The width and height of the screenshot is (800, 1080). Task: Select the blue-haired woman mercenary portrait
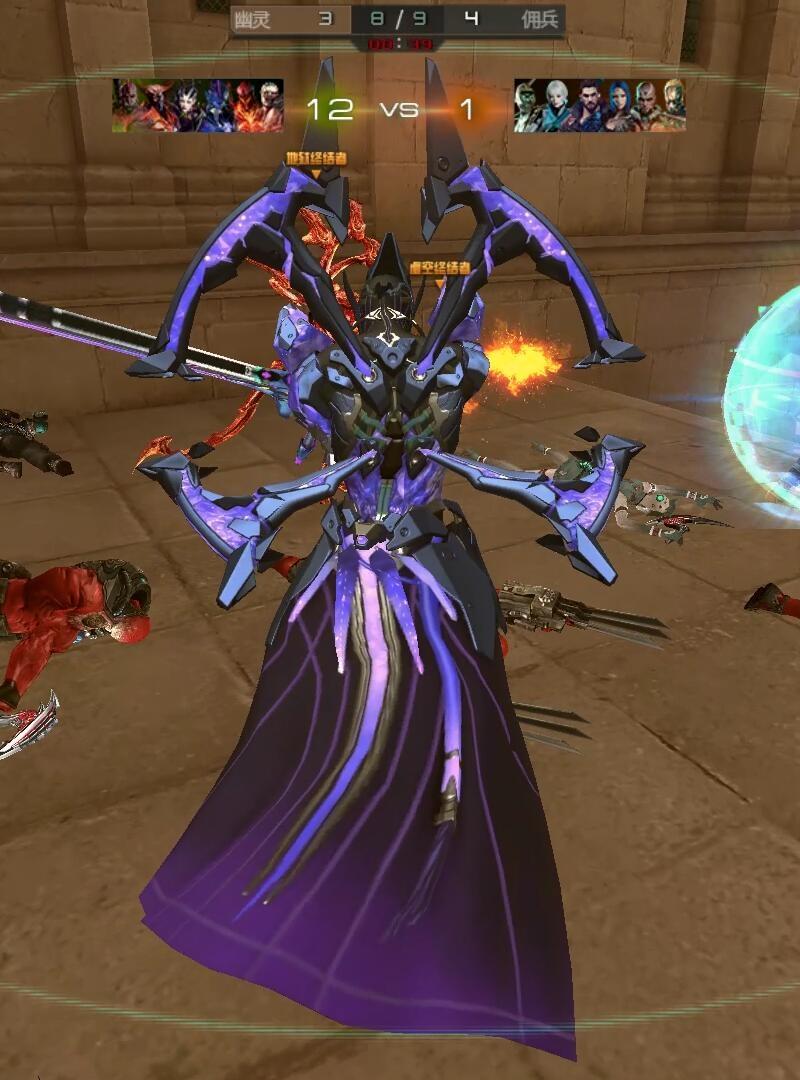[618, 106]
